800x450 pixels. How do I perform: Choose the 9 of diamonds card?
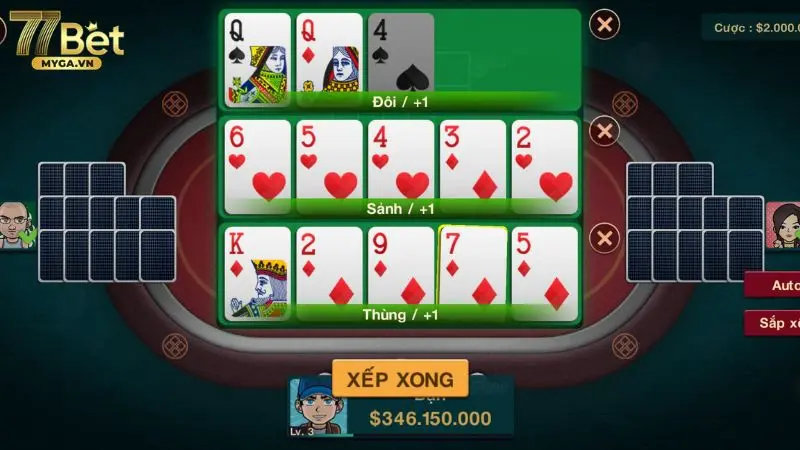point(401,270)
